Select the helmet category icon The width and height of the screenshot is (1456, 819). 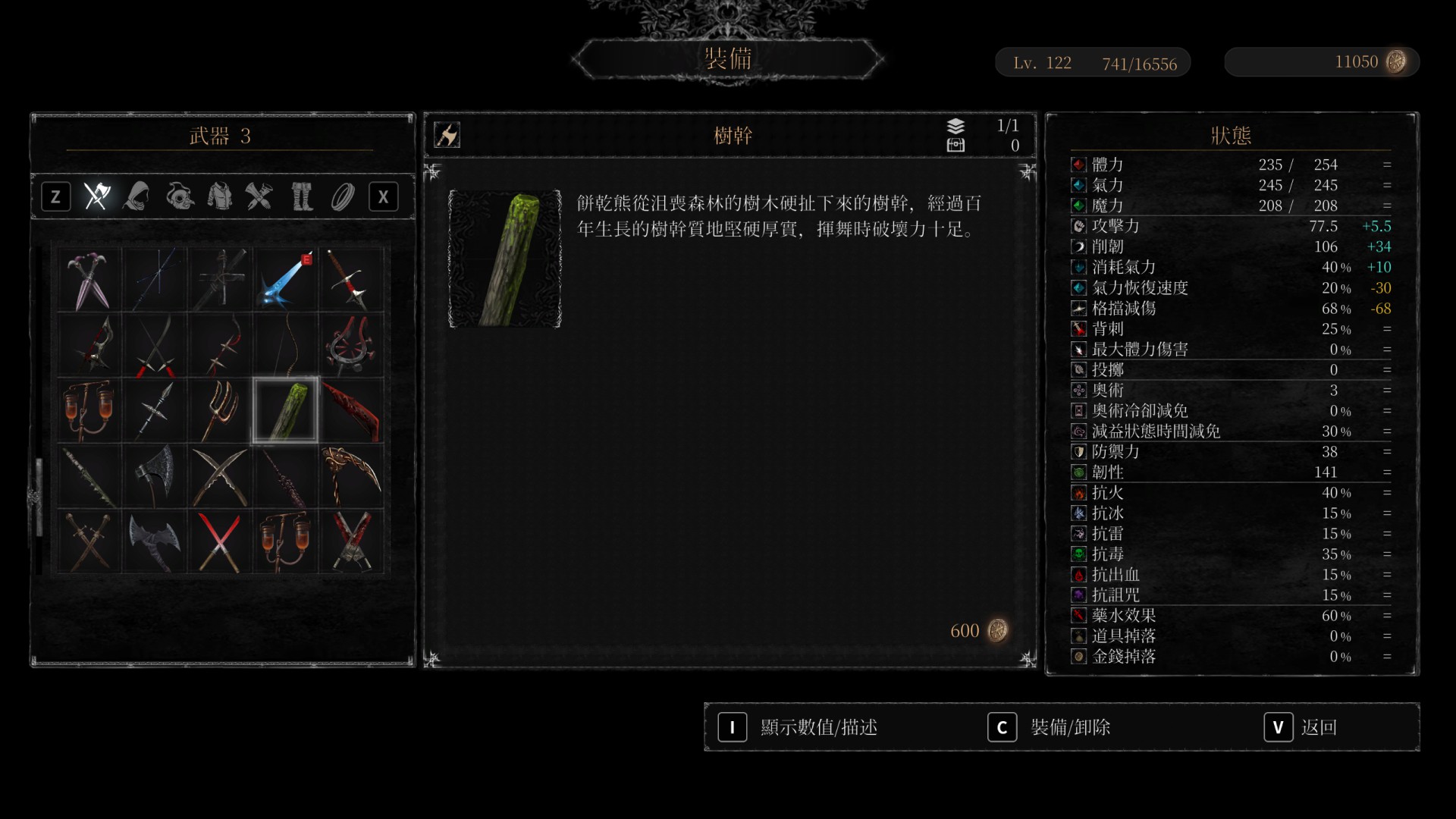tap(178, 196)
